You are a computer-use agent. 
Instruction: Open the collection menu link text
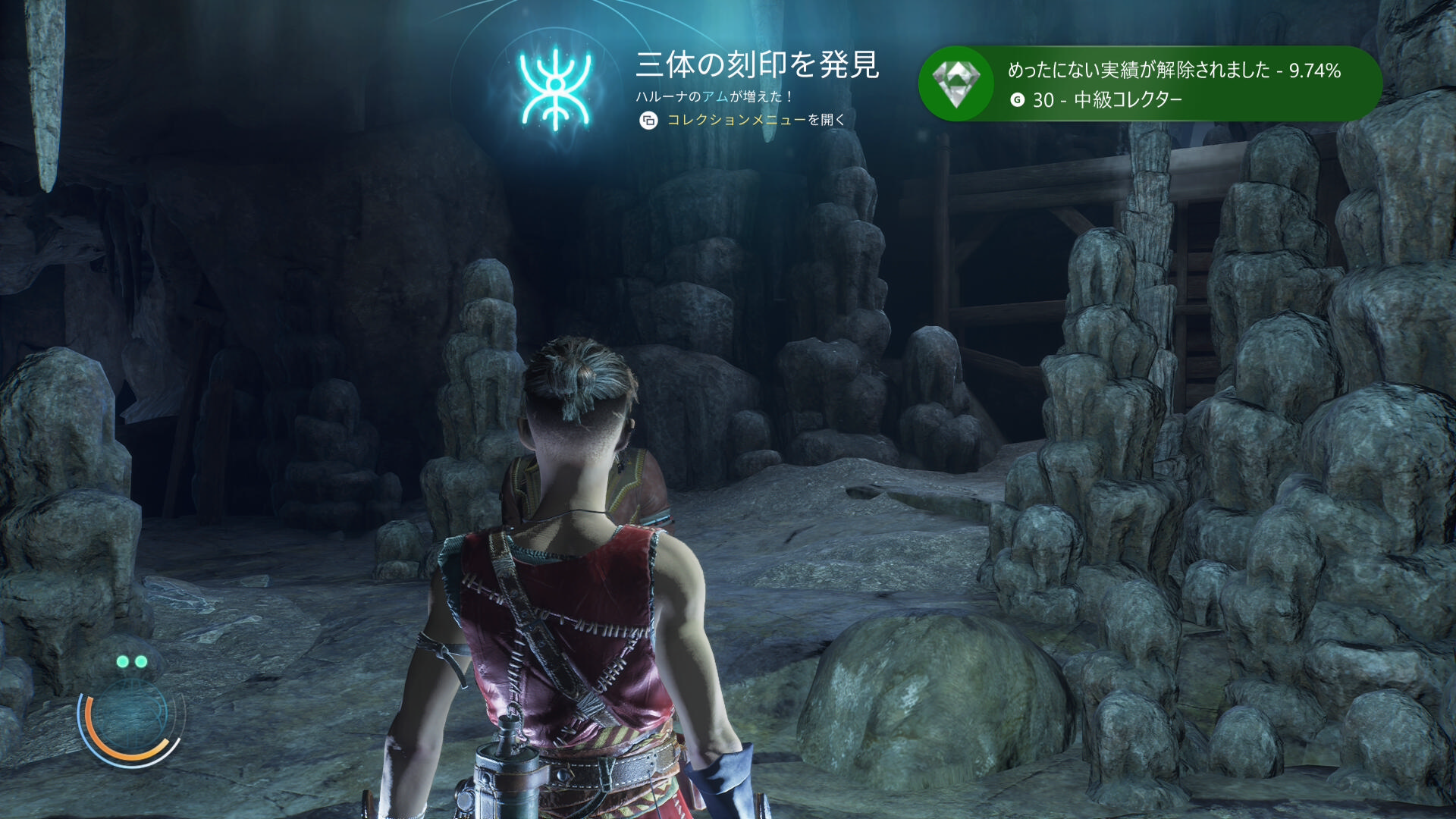(x=736, y=120)
